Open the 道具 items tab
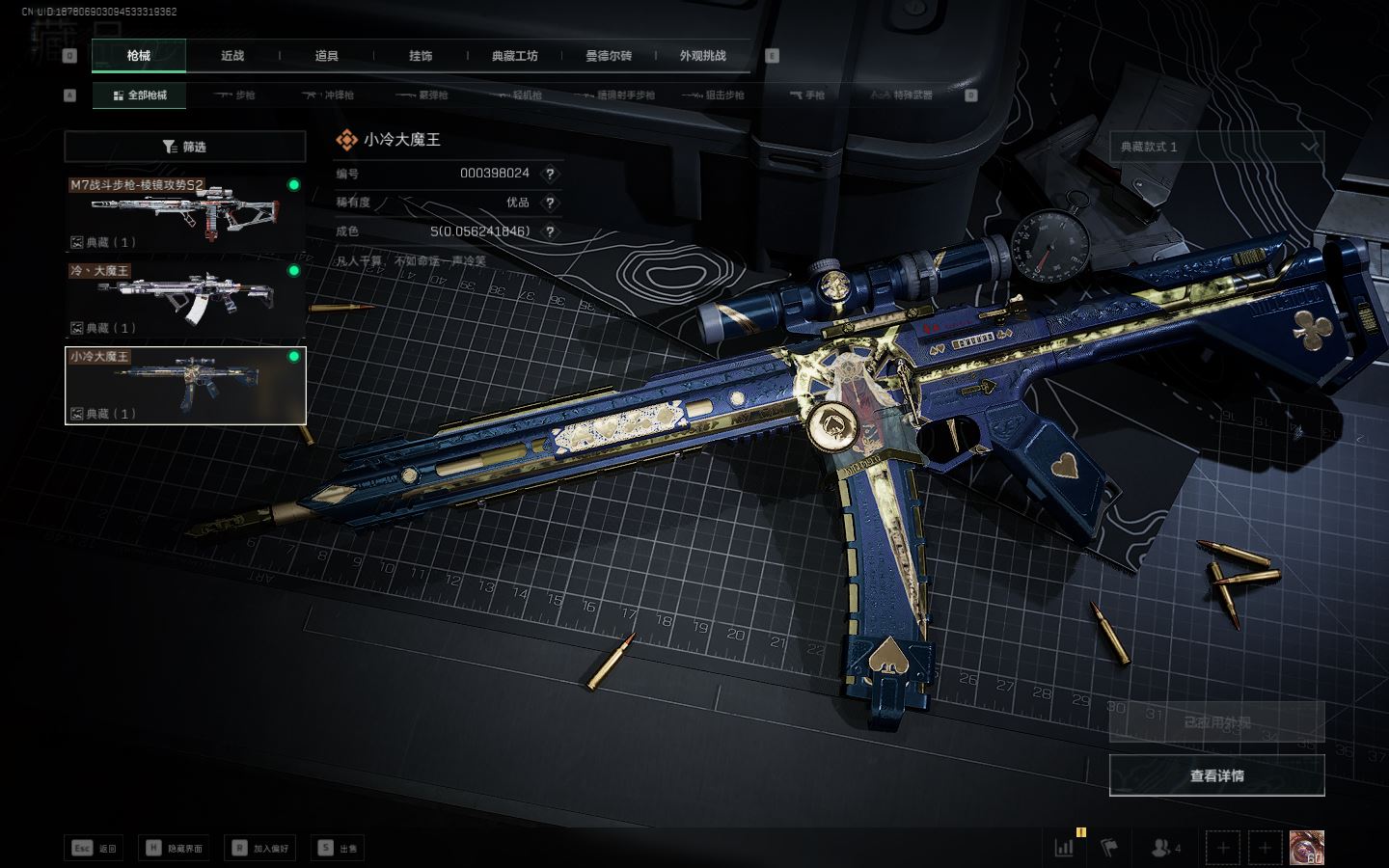 coord(326,56)
